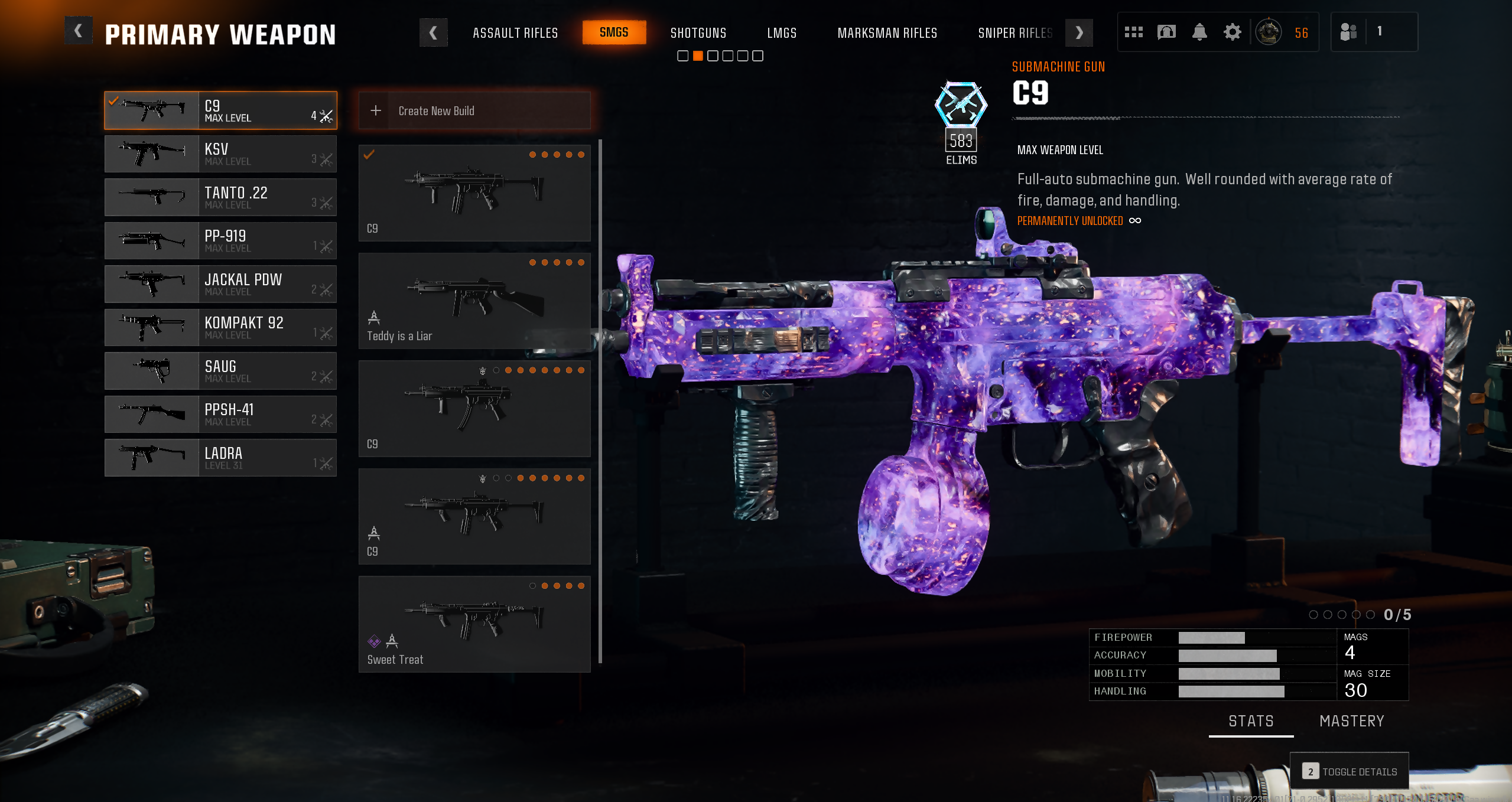Image resolution: width=1512 pixels, height=802 pixels.
Task: Select the Sweet Treat build
Action: coord(474,624)
